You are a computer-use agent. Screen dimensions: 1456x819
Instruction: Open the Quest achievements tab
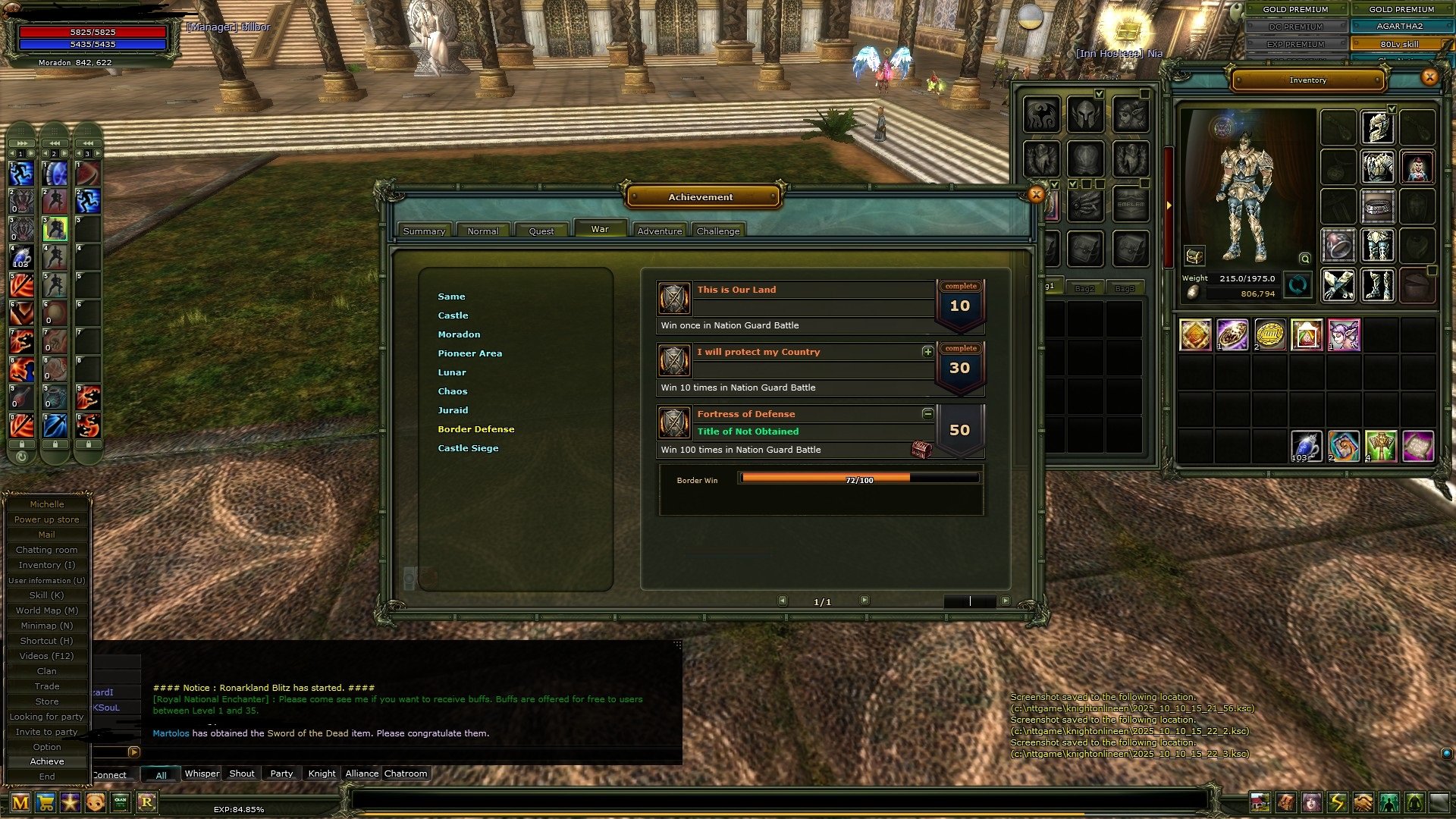pyautogui.click(x=541, y=231)
